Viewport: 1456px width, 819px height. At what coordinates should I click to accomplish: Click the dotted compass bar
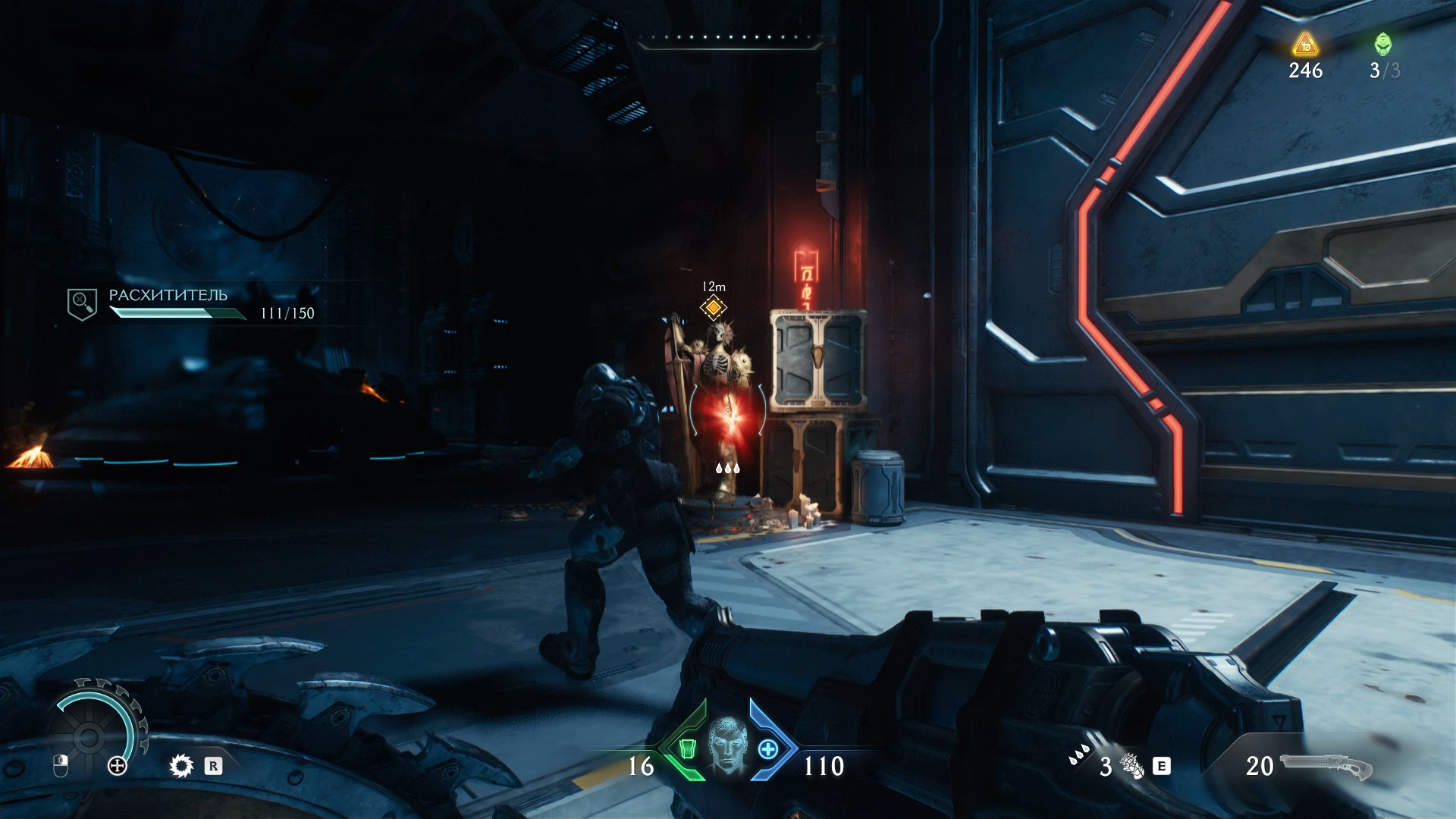tap(730, 38)
